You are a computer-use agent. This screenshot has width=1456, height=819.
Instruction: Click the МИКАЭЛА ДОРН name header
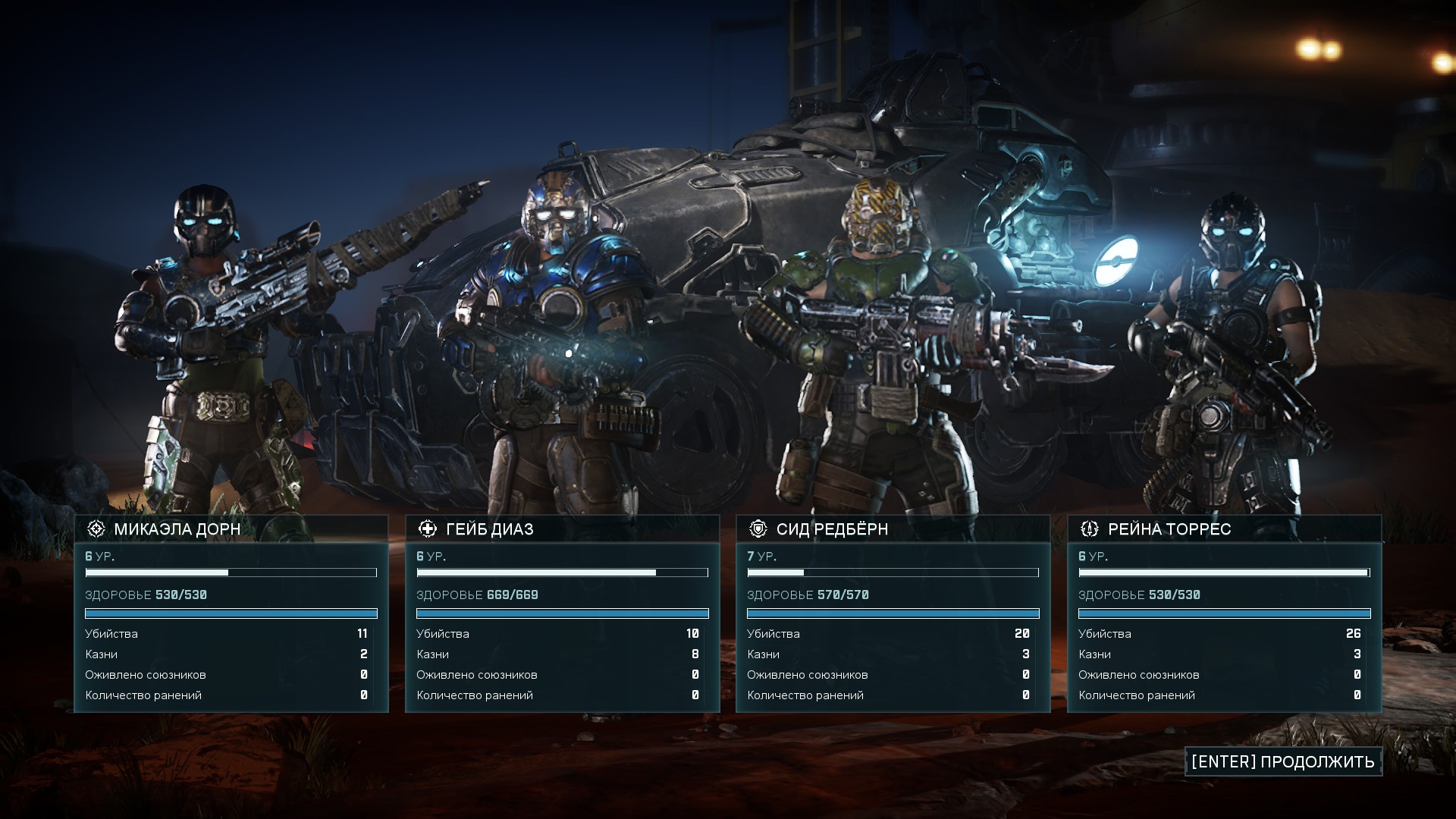click(x=177, y=529)
